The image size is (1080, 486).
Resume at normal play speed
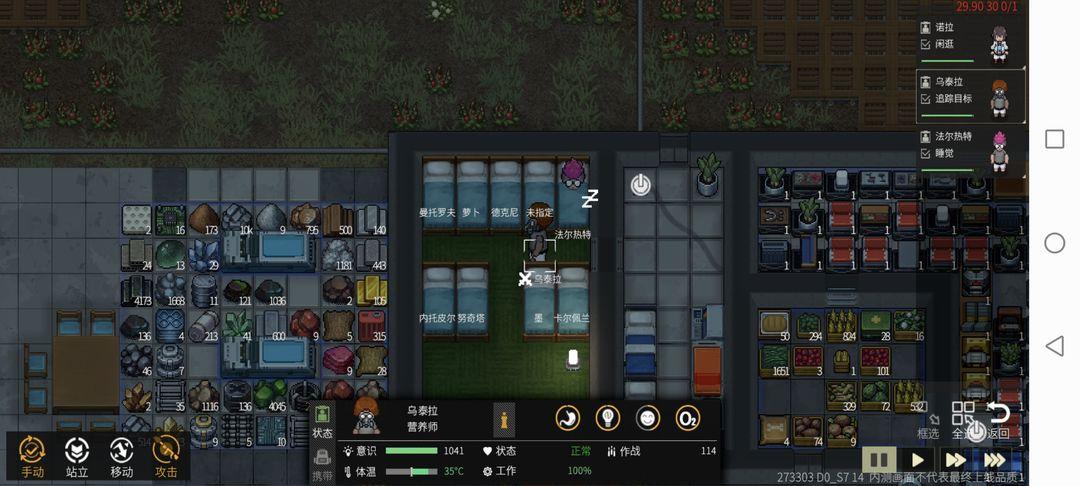tap(917, 460)
